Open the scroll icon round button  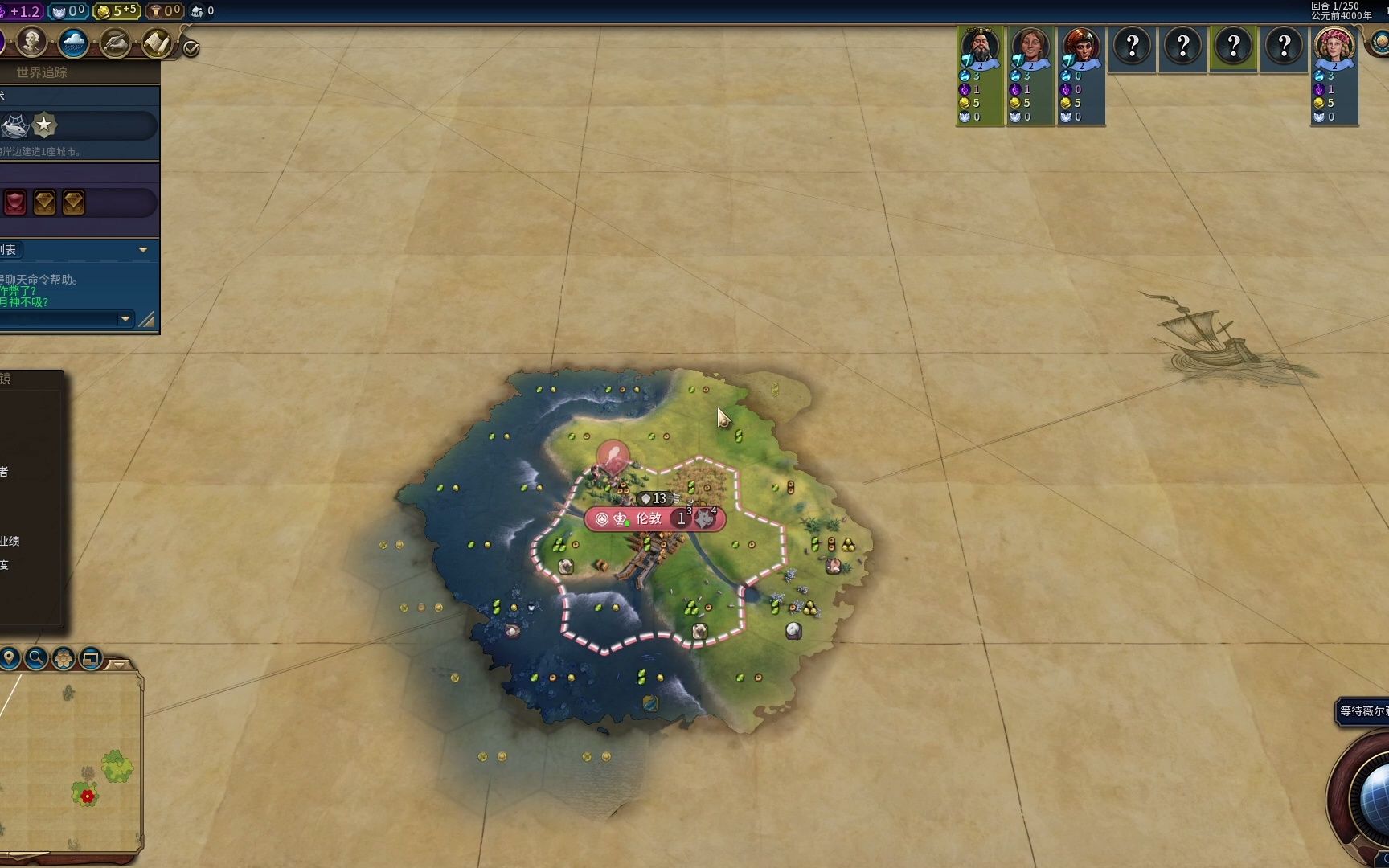point(158,43)
